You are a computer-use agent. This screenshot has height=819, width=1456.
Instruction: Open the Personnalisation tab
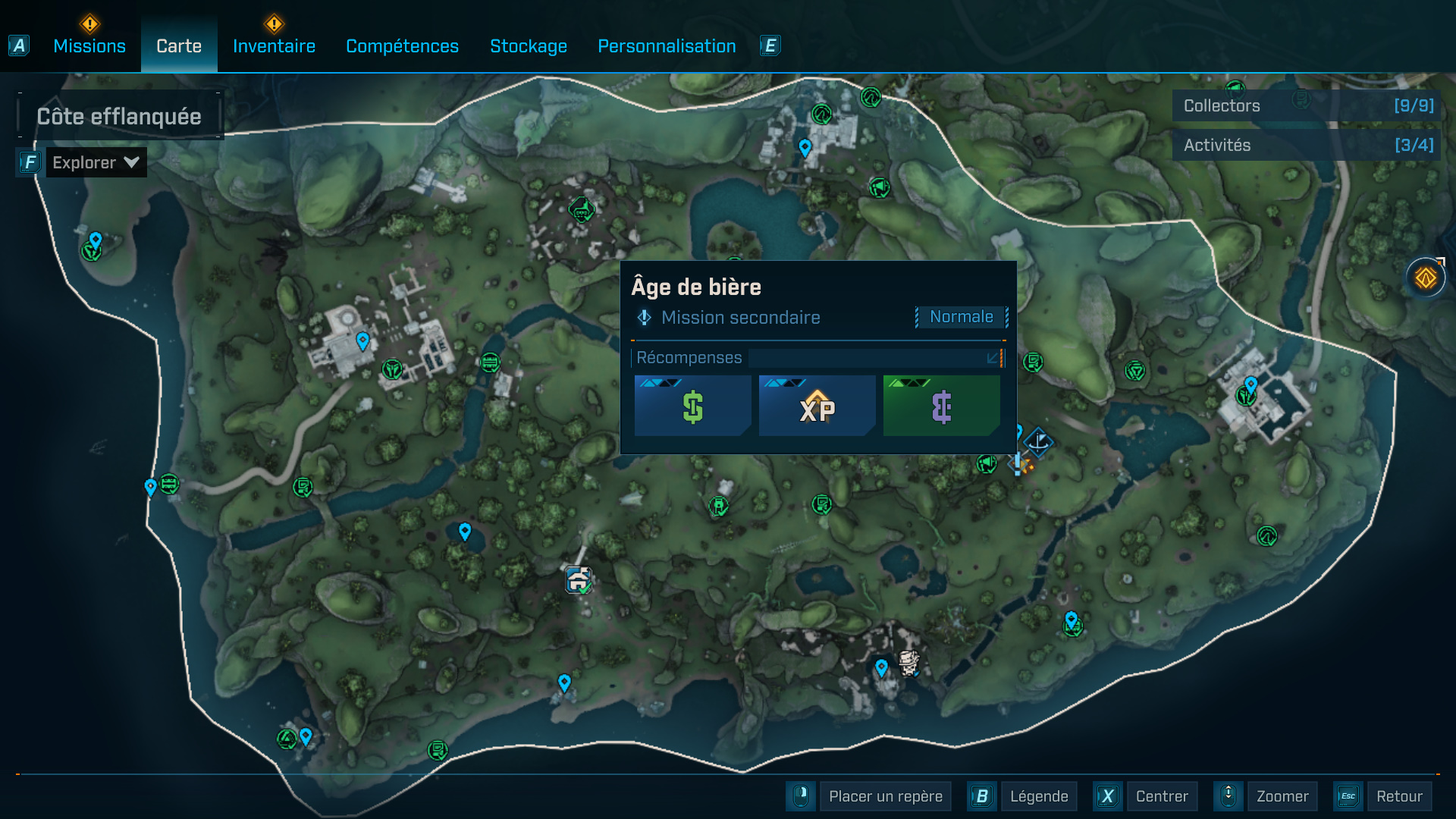(x=667, y=46)
